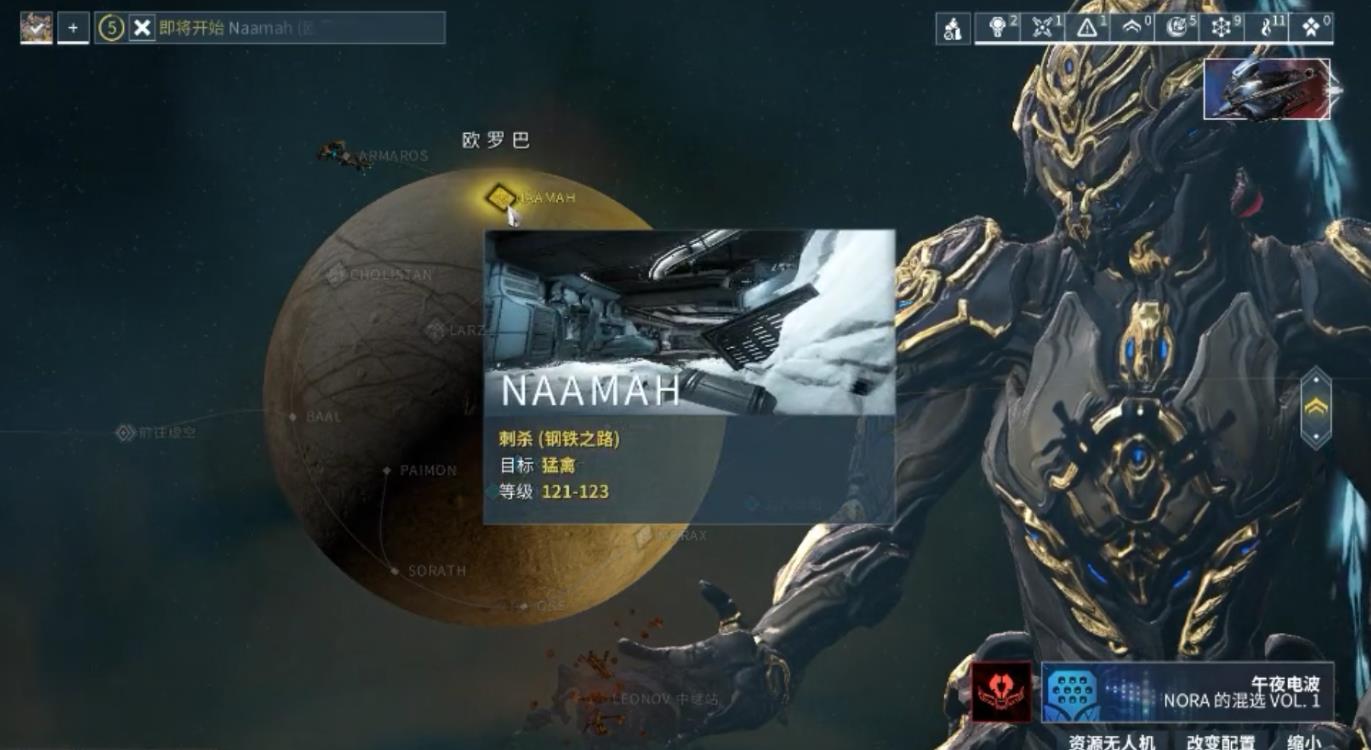Select the Sorath mission node
1371x750 pixels.
(395, 571)
